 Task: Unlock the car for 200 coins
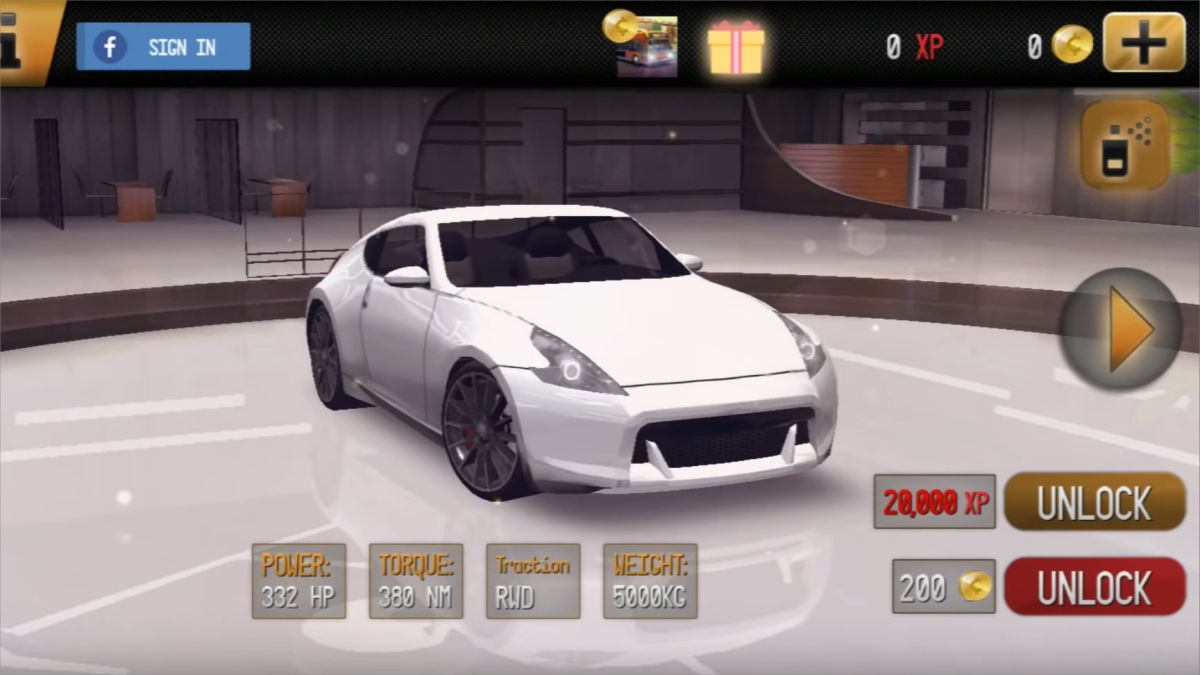click(x=1095, y=587)
